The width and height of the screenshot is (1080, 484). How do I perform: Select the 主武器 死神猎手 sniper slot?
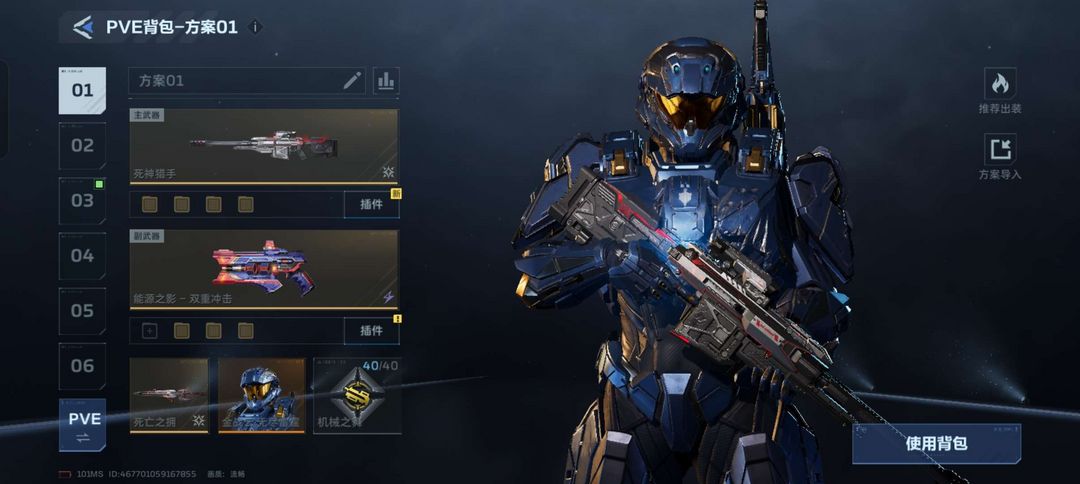264,146
